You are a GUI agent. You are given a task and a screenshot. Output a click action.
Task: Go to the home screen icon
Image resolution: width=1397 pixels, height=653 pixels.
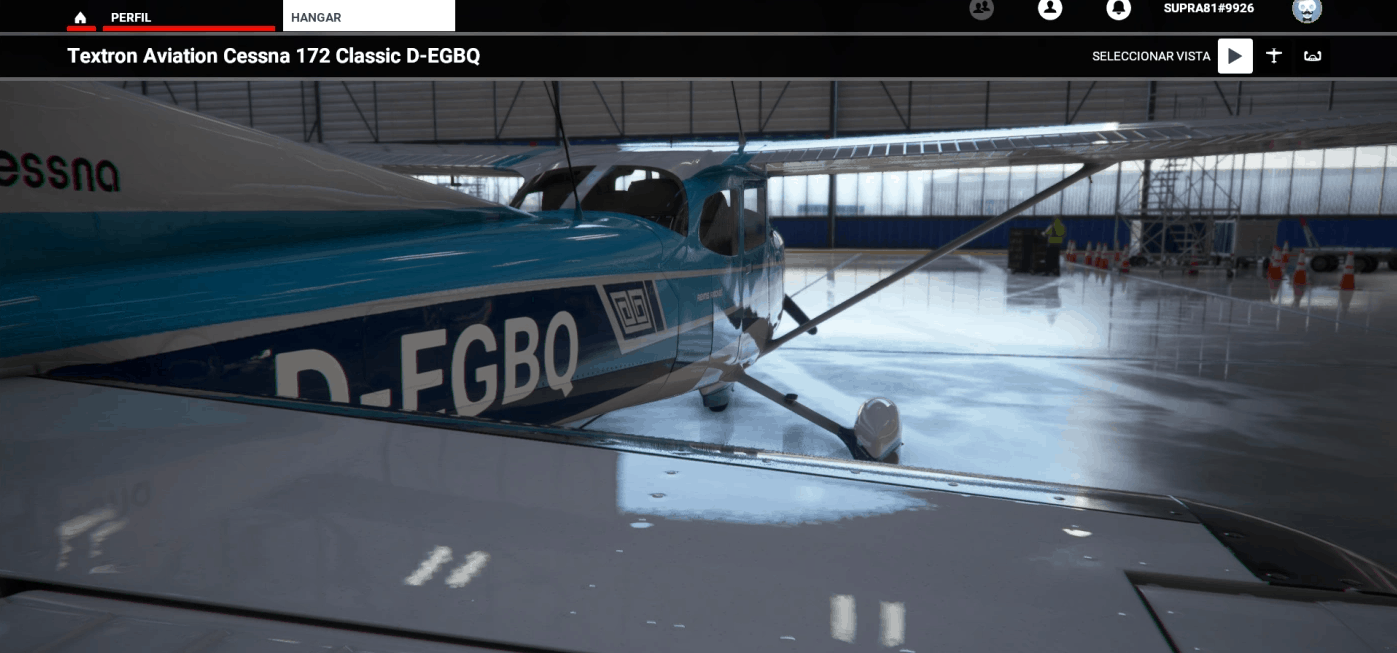click(x=81, y=17)
